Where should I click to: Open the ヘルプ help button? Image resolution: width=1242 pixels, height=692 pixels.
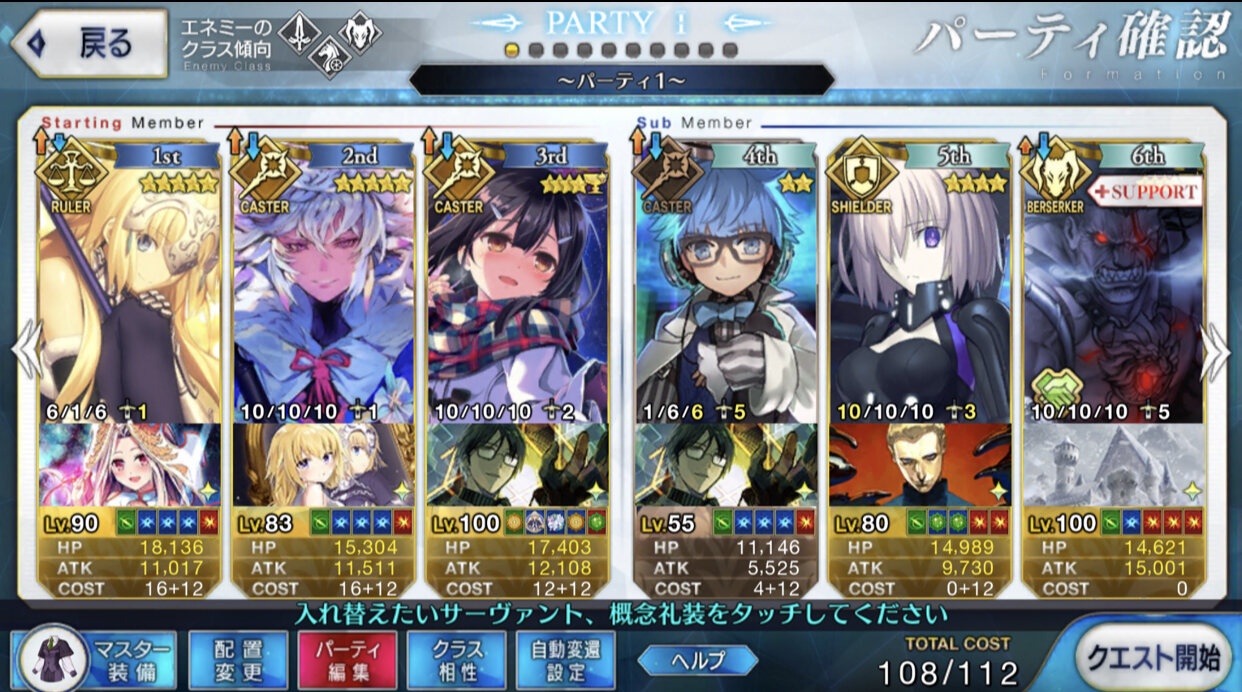point(697,659)
